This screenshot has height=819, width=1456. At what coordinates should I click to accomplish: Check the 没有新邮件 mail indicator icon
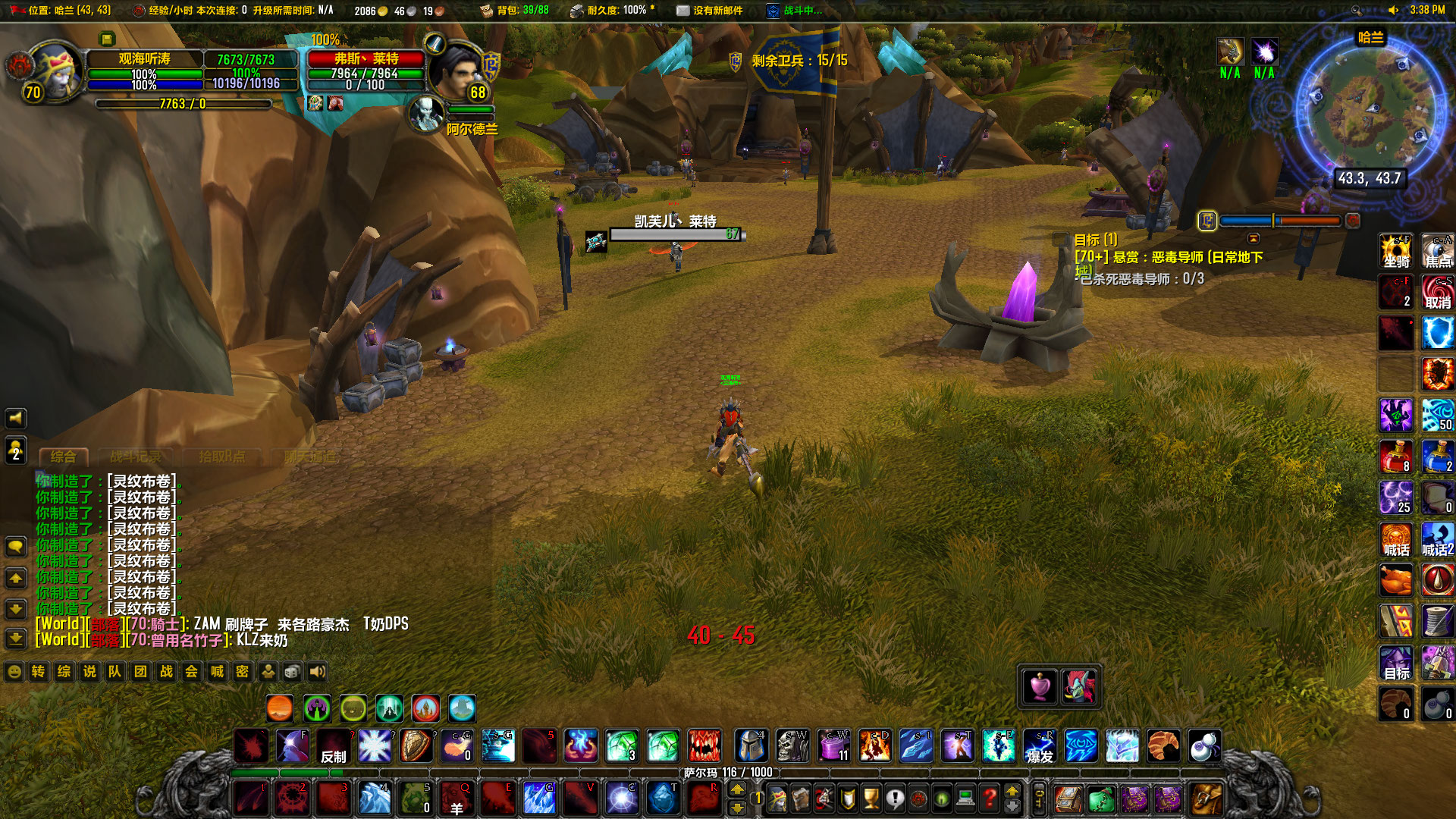tap(682, 11)
